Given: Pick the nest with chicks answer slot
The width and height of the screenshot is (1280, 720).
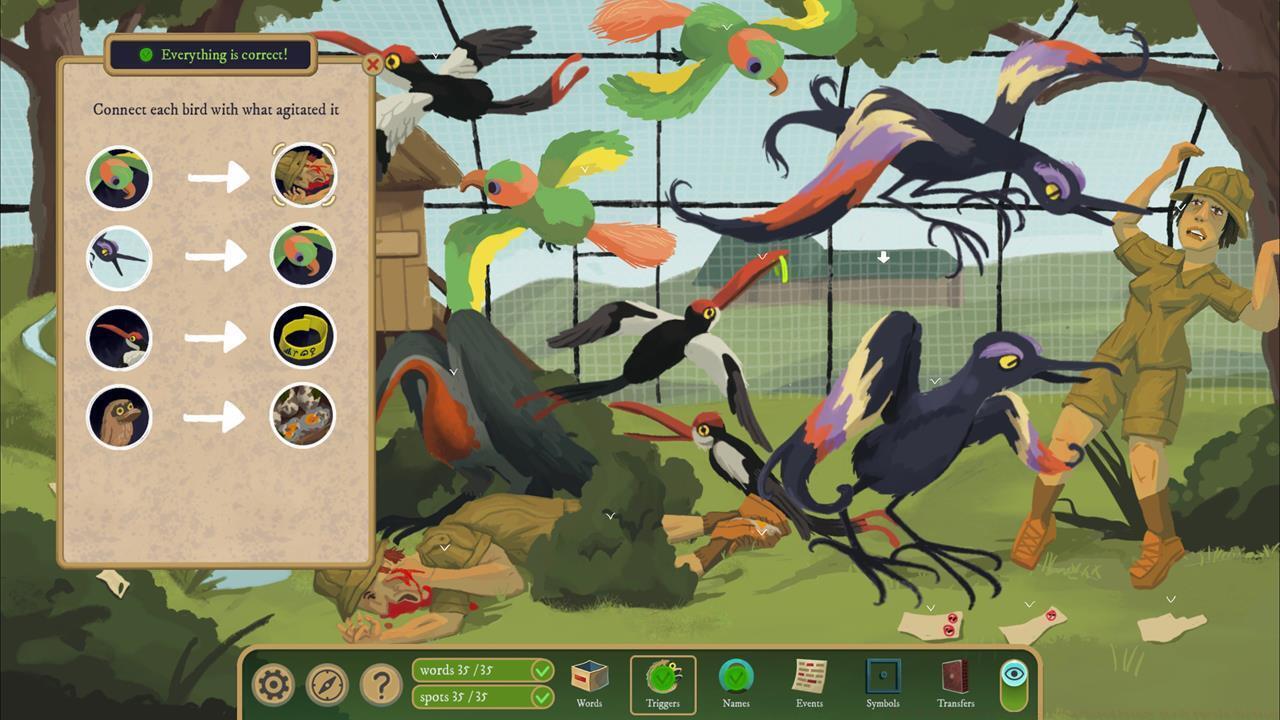Looking at the screenshot, I should [x=304, y=416].
